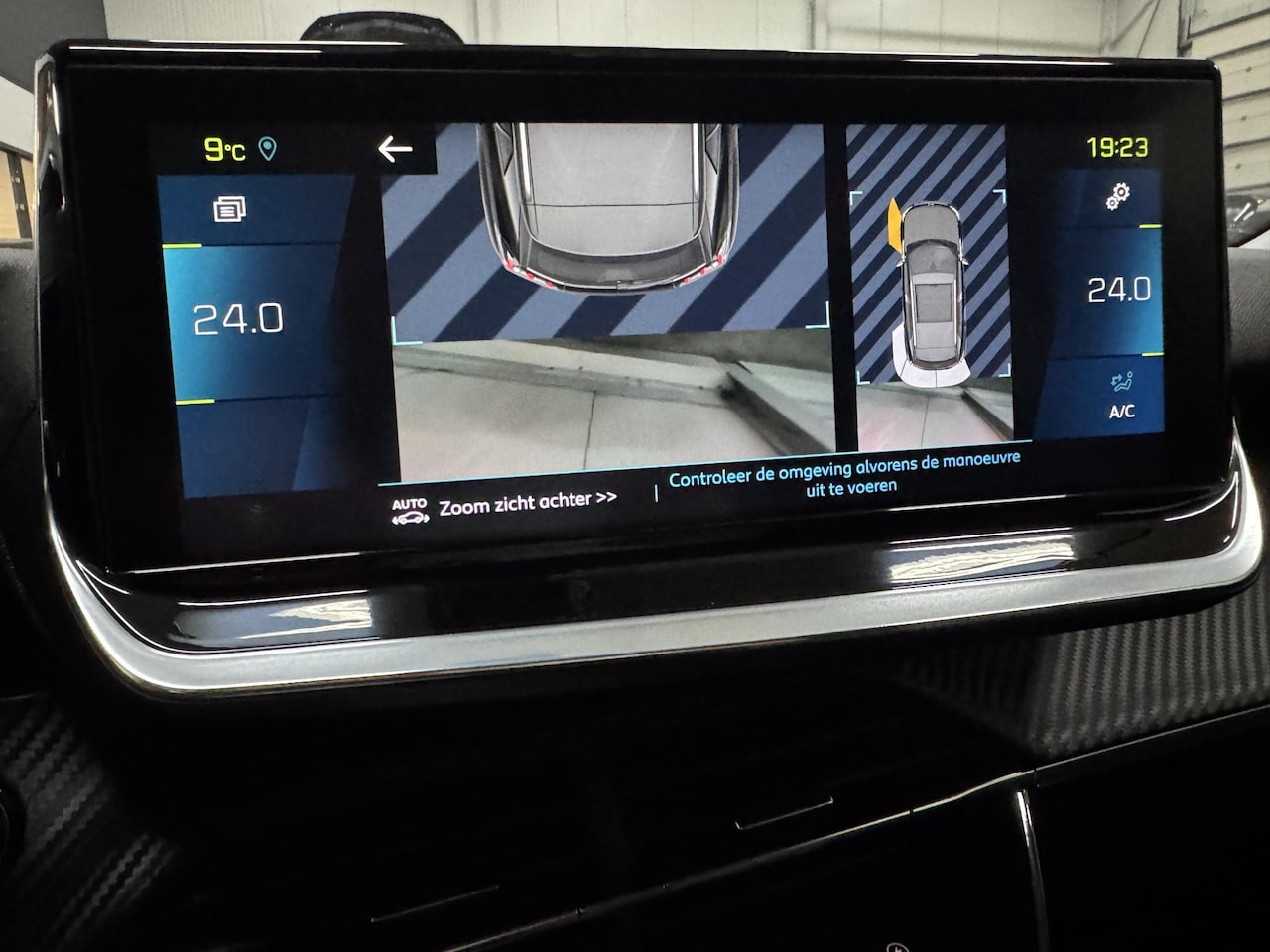Activate the AUTO car view mode icon
The image size is (1270, 952).
click(x=409, y=511)
